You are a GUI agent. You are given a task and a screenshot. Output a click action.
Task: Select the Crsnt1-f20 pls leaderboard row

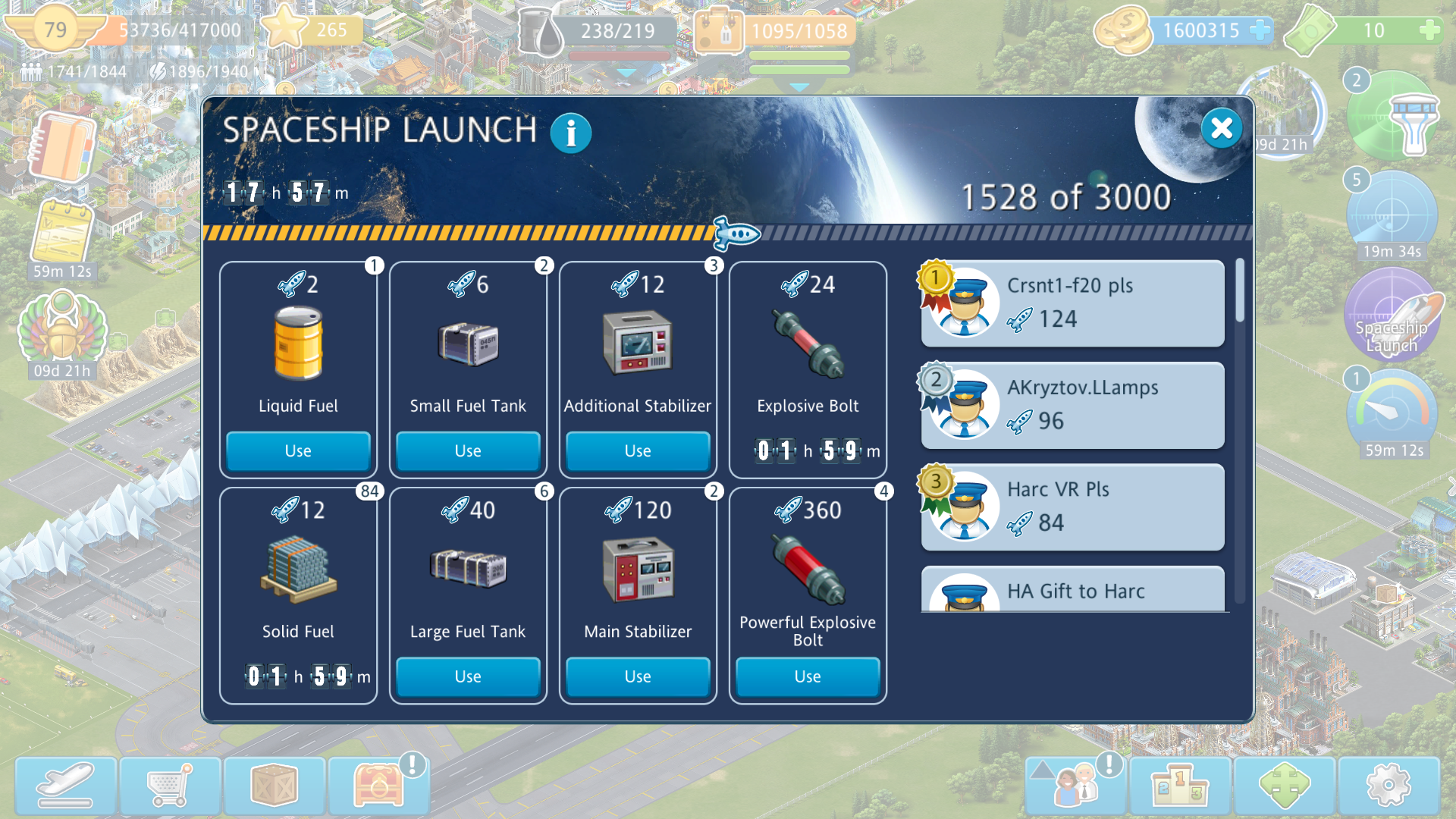point(1072,303)
